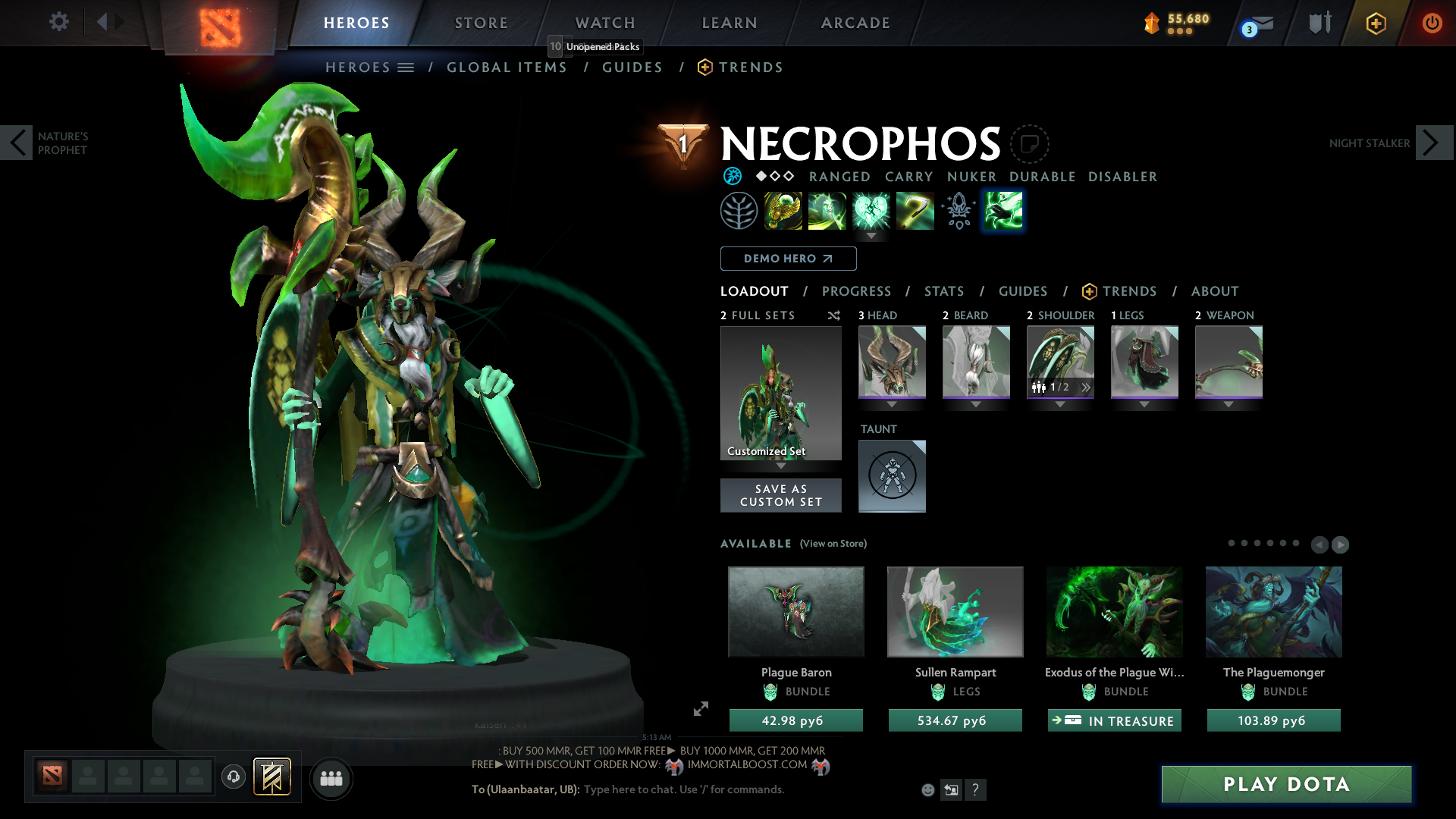Open voice chat settings via headset icon
This screenshot has width=1456, height=819.
(233, 778)
